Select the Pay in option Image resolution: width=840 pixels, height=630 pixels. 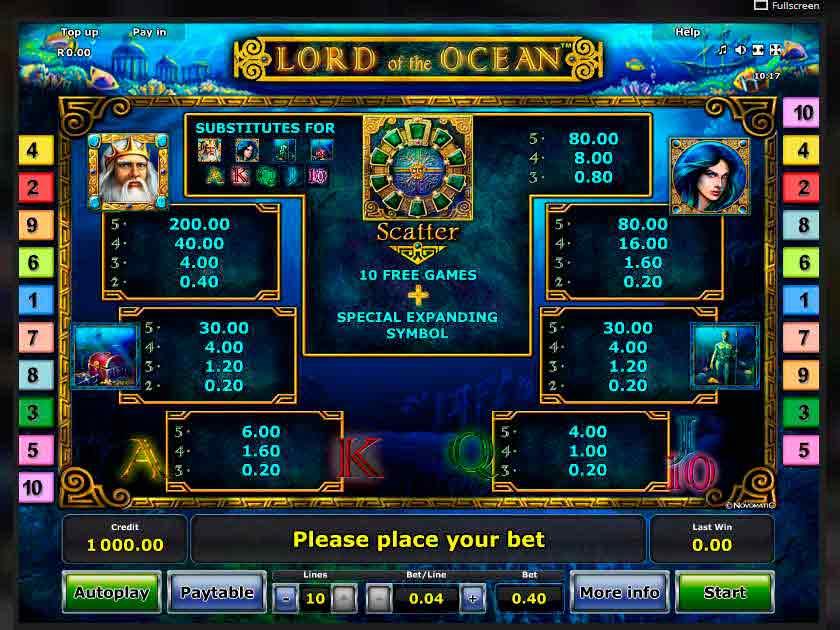[149, 32]
